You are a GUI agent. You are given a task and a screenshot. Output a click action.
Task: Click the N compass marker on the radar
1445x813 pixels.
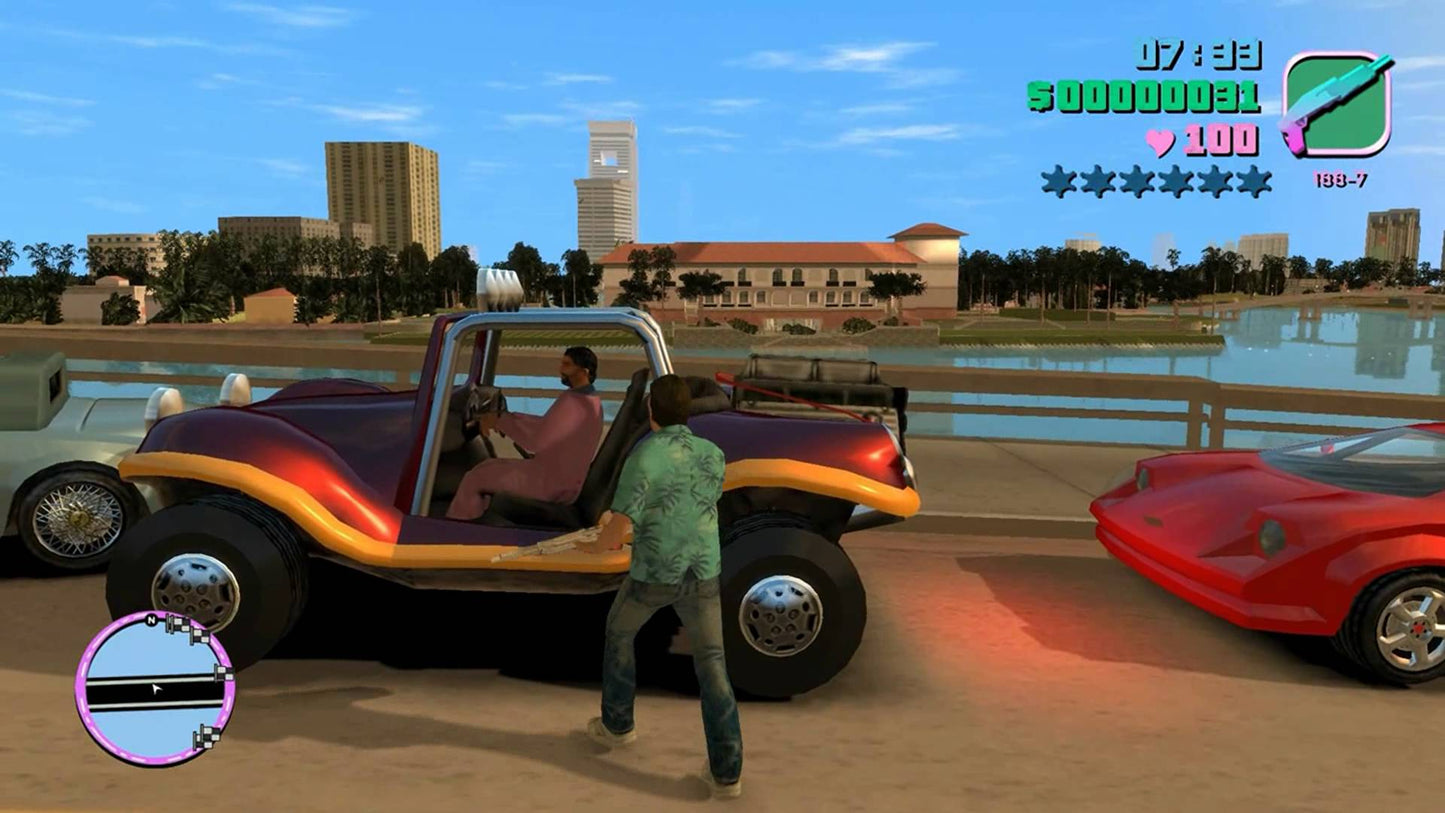[152, 619]
